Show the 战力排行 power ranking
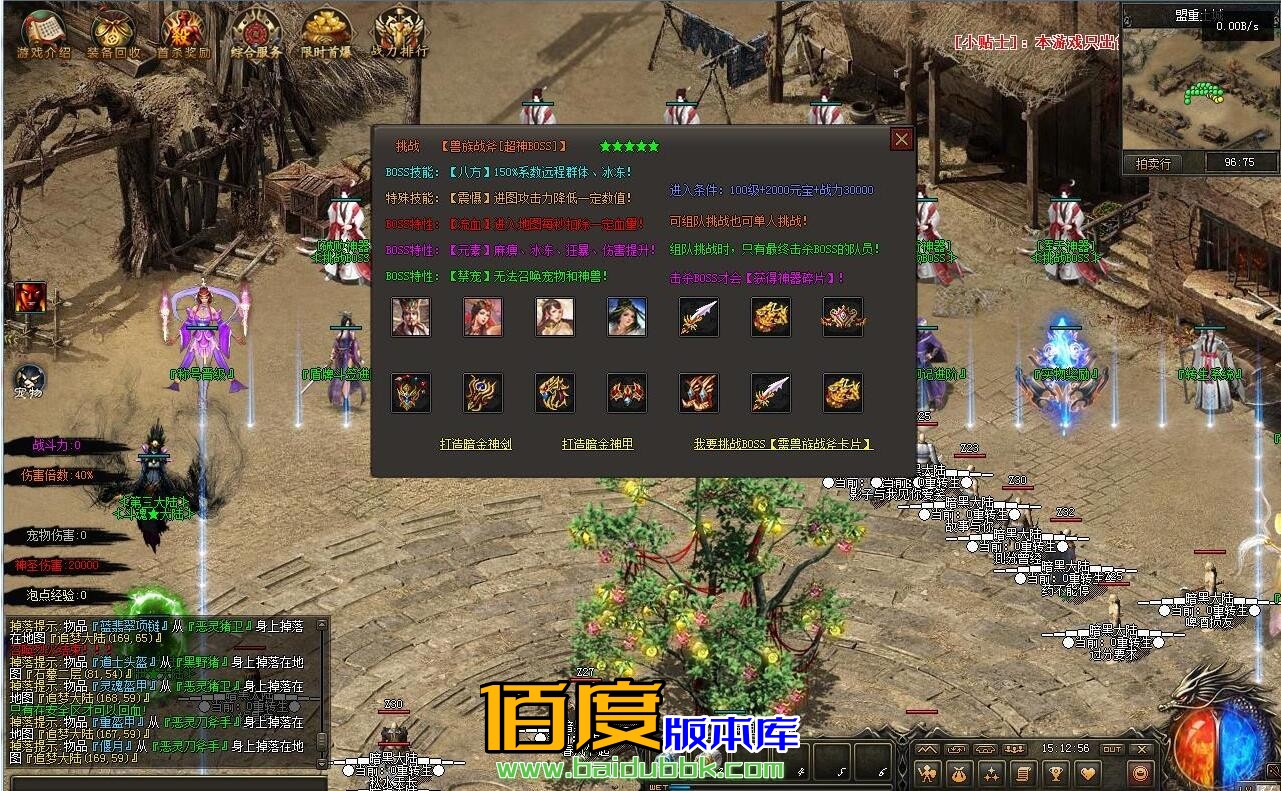The image size is (1281, 791). click(x=399, y=34)
